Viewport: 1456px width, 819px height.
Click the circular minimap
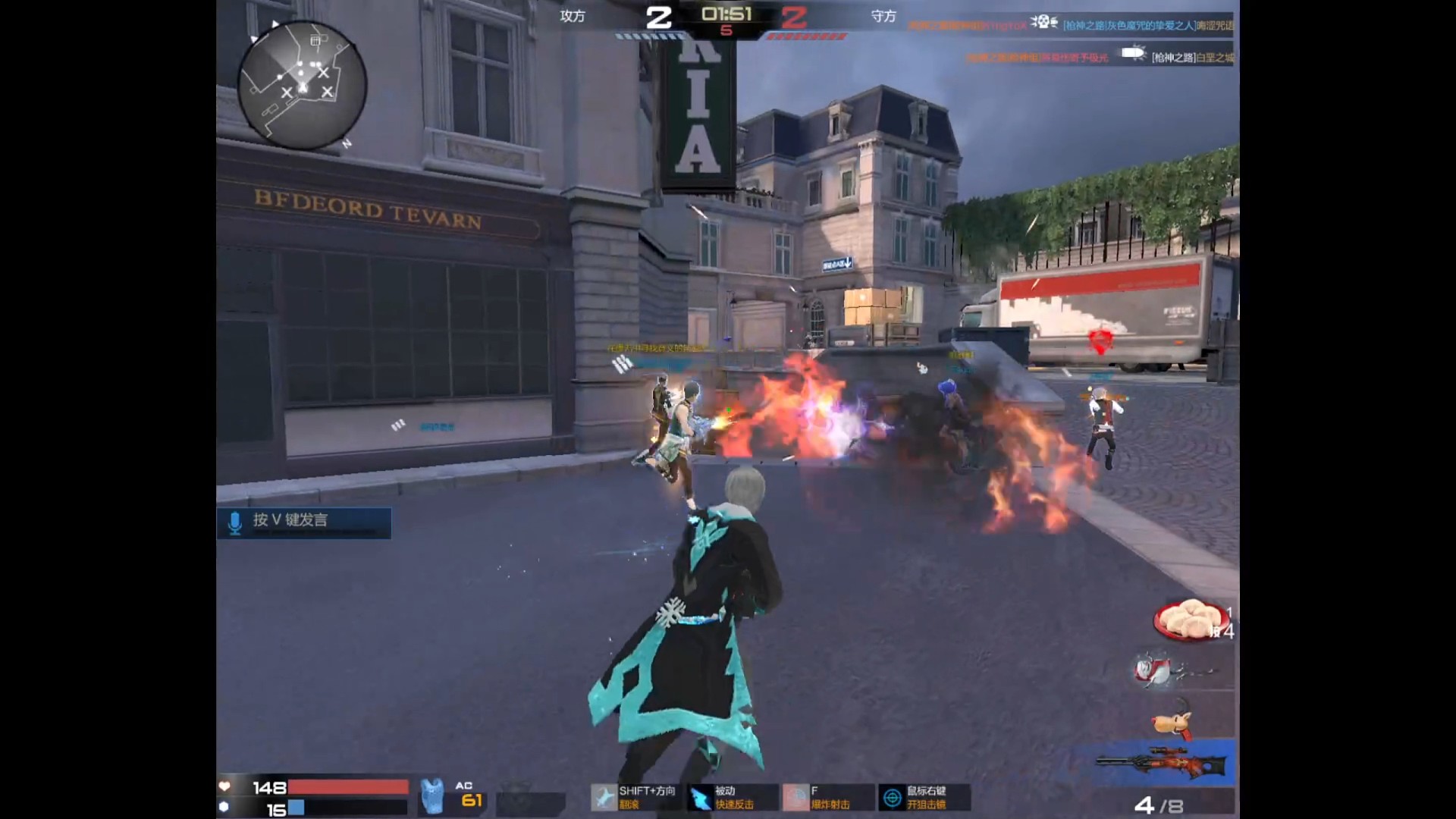click(x=303, y=85)
